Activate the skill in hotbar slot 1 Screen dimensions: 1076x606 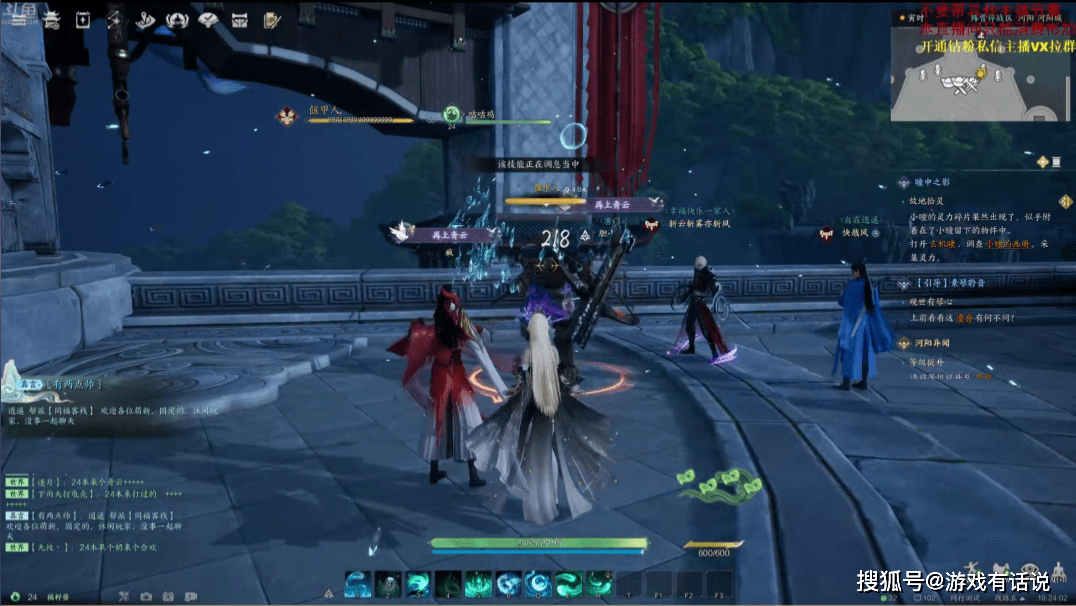[x=359, y=584]
